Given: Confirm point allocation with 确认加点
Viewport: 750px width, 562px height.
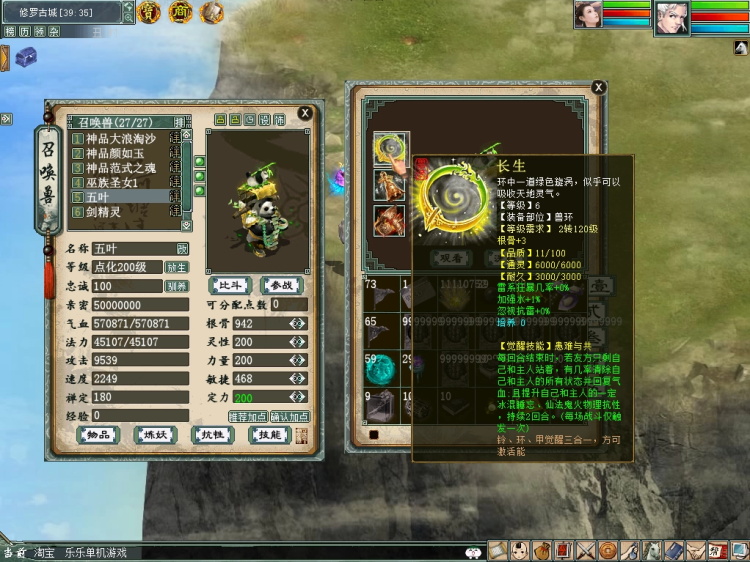Looking at the screenshot, I should pyautogui.click(x=289, y=416).
